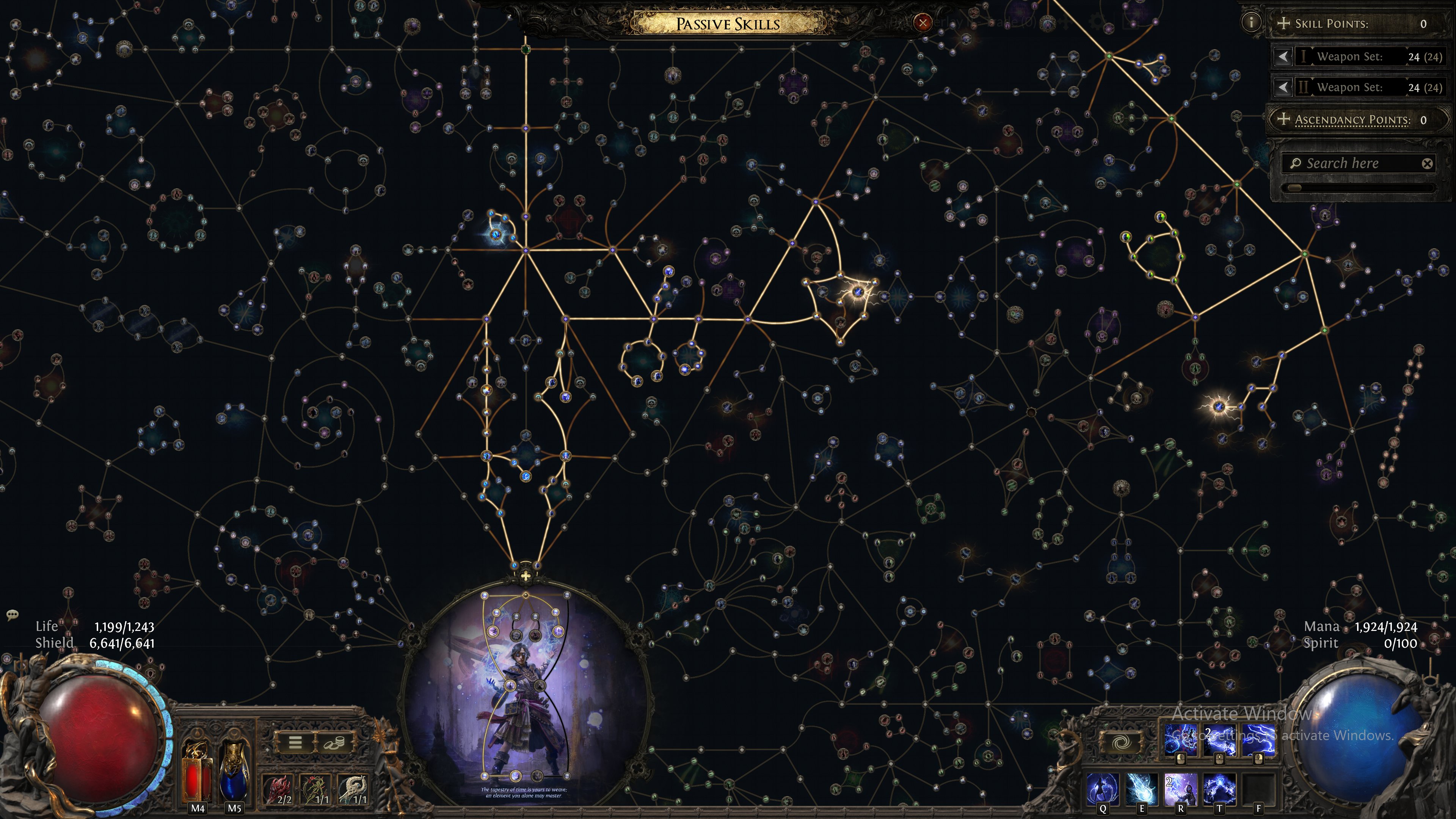Viewport: 1456px width, 819px height.
Task: Click the swirl portal button
Action: (x=1120, y=743)
